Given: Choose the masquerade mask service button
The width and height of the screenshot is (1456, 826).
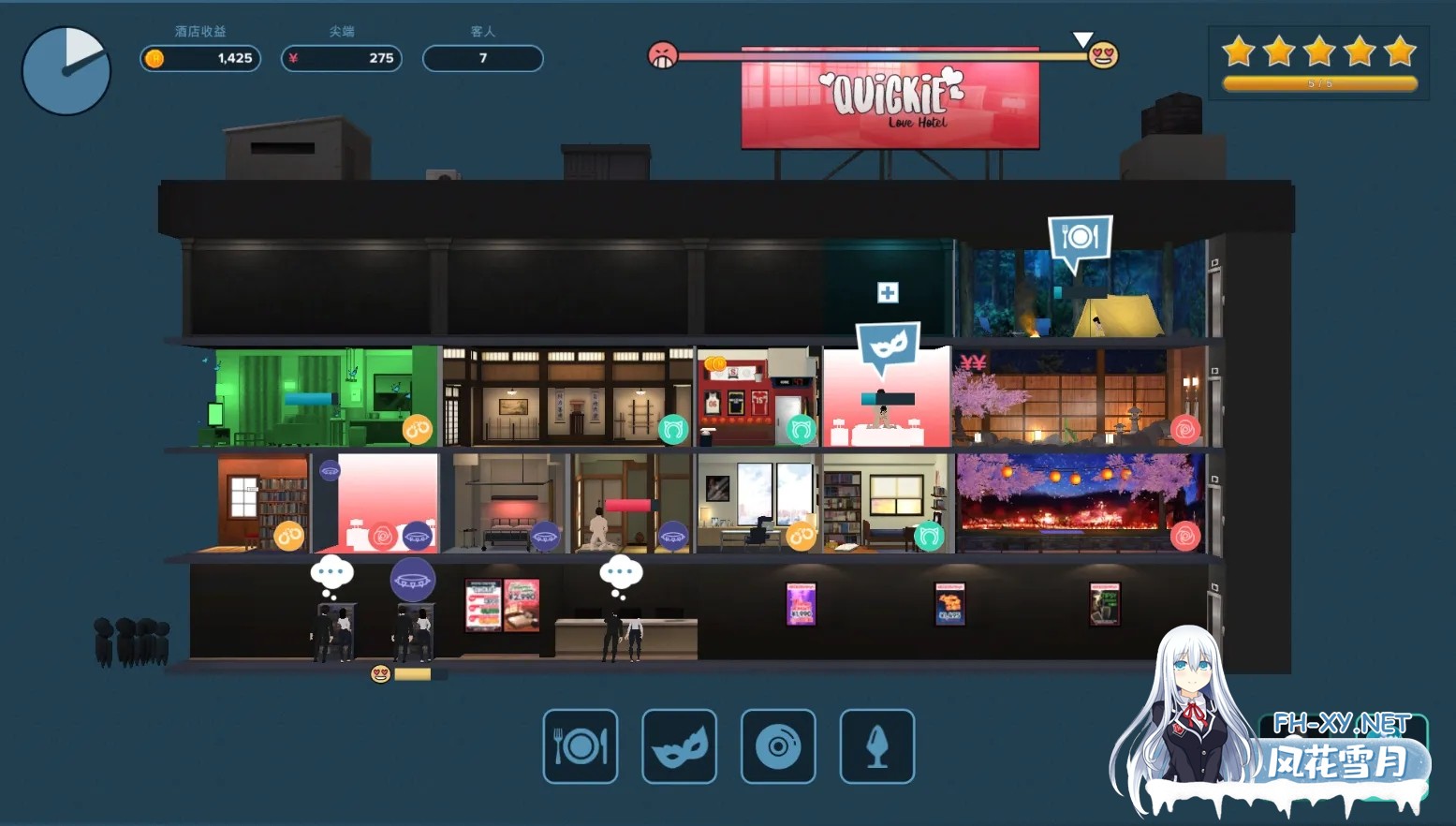Looking at the screenshot, I should click(x=679, y=746).
